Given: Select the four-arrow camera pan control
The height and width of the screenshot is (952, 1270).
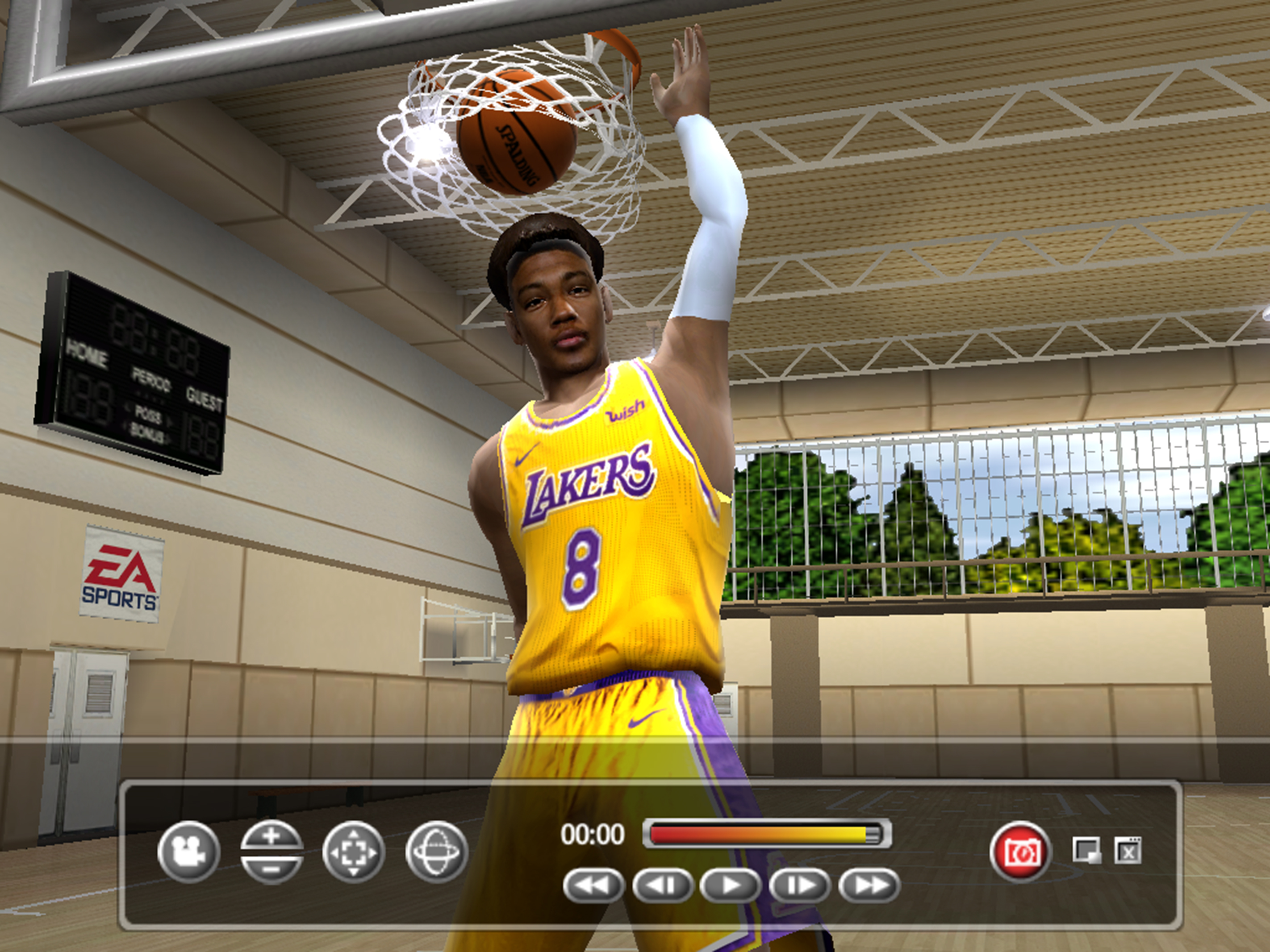Looking at the screenshot, I should click(354, 851).
